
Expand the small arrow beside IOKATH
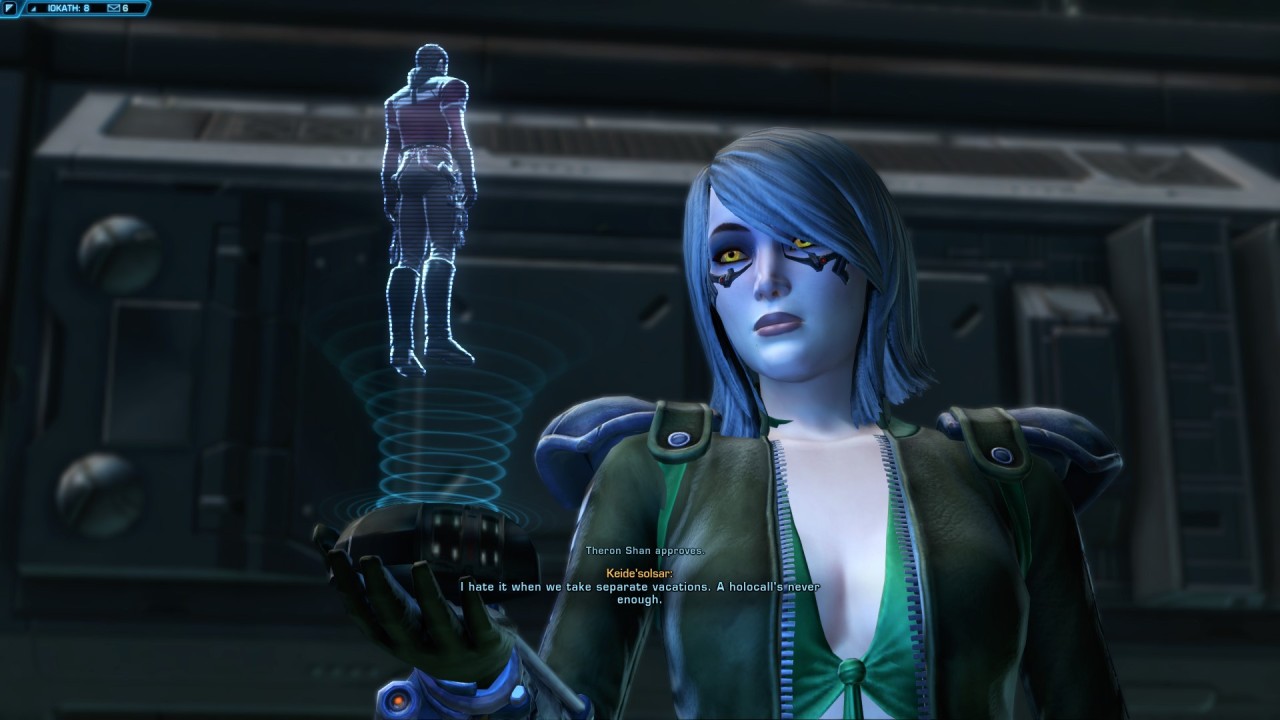pyautogui.click(x=34, y=9)
